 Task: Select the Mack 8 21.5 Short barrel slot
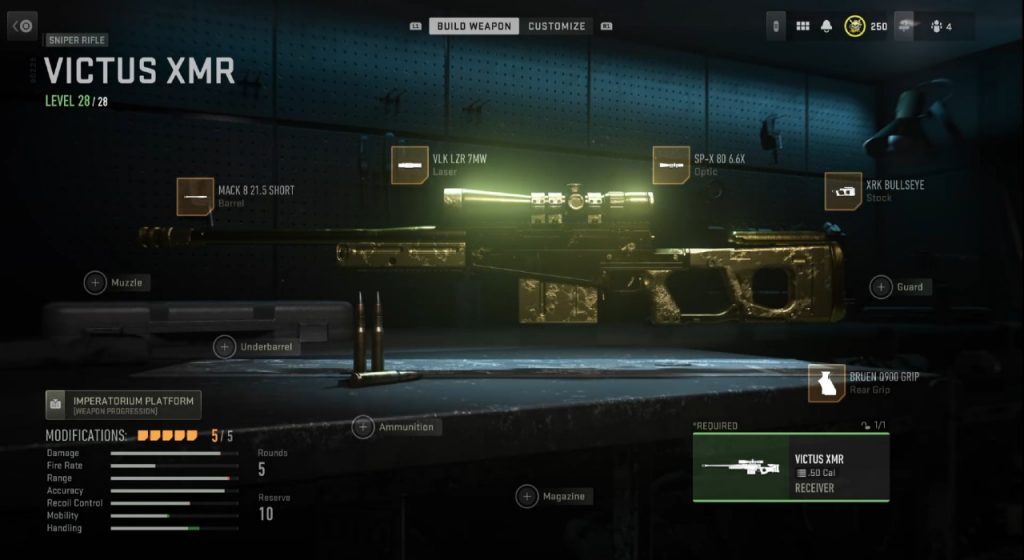click(x=196, y=197)
